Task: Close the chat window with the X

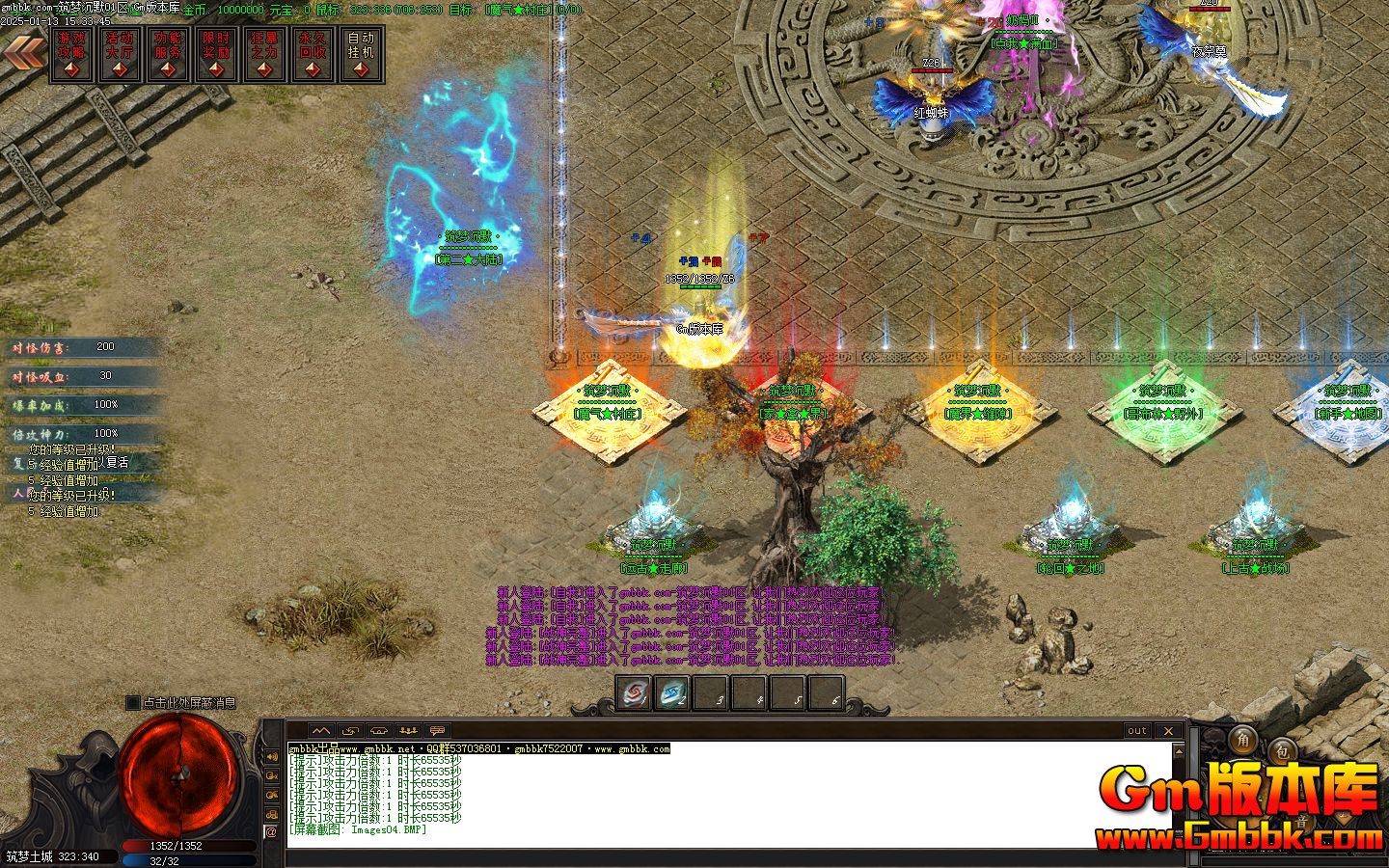Action: click(1168, 731)
